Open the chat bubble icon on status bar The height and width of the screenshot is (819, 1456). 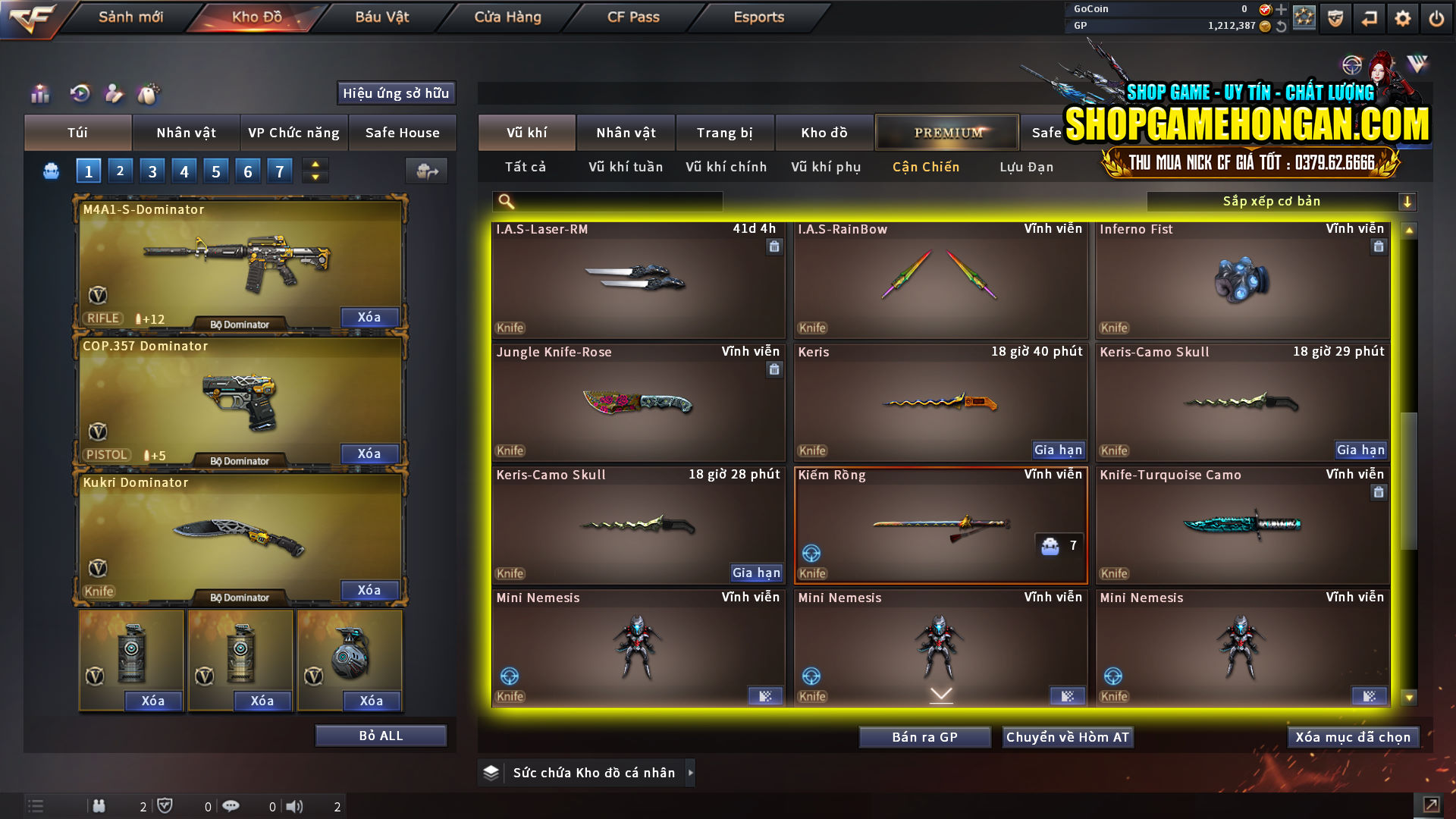pyautogui.click(x=231, y=806)
